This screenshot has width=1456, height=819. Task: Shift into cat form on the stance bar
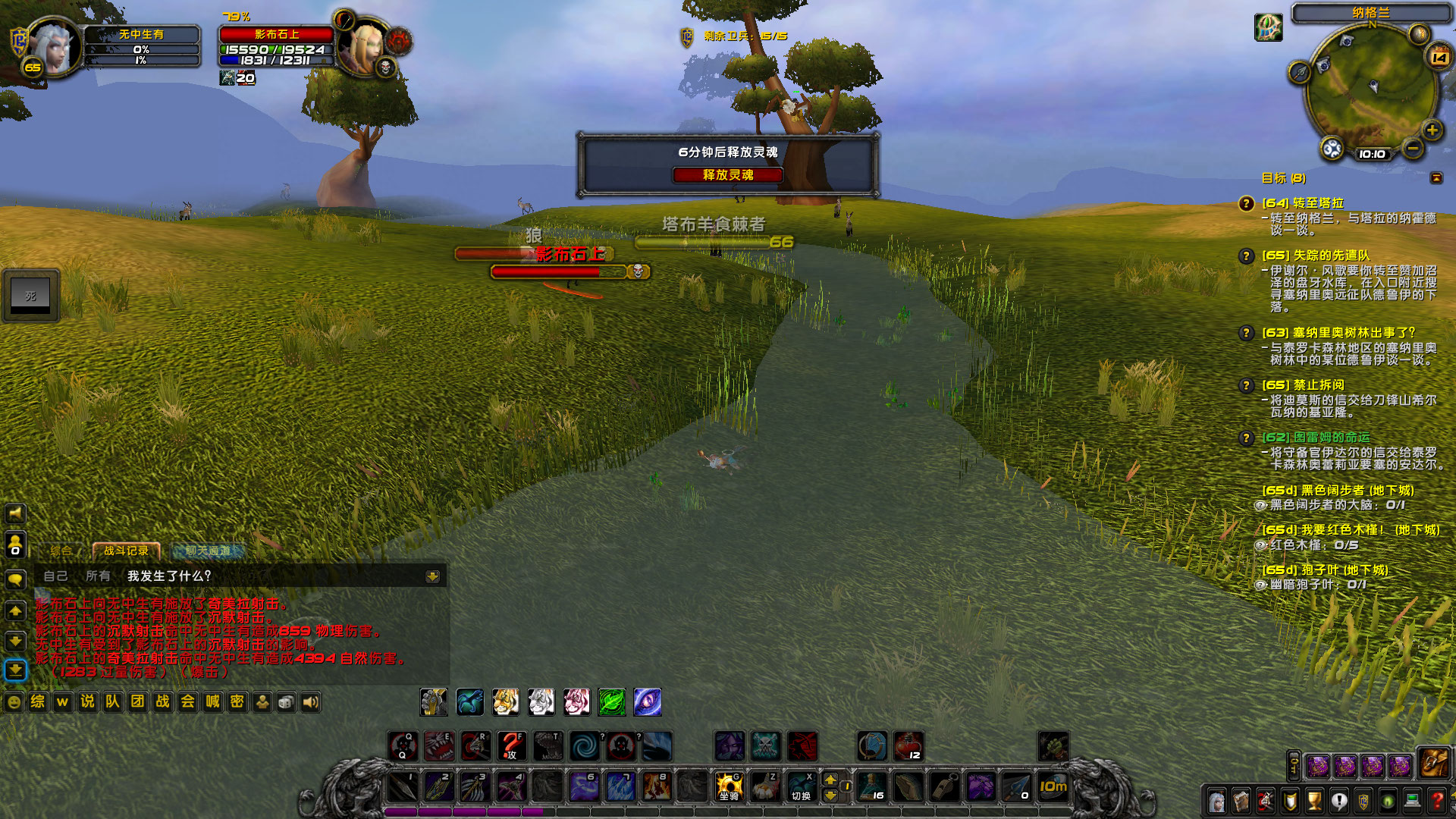click(x=505, y=701)
